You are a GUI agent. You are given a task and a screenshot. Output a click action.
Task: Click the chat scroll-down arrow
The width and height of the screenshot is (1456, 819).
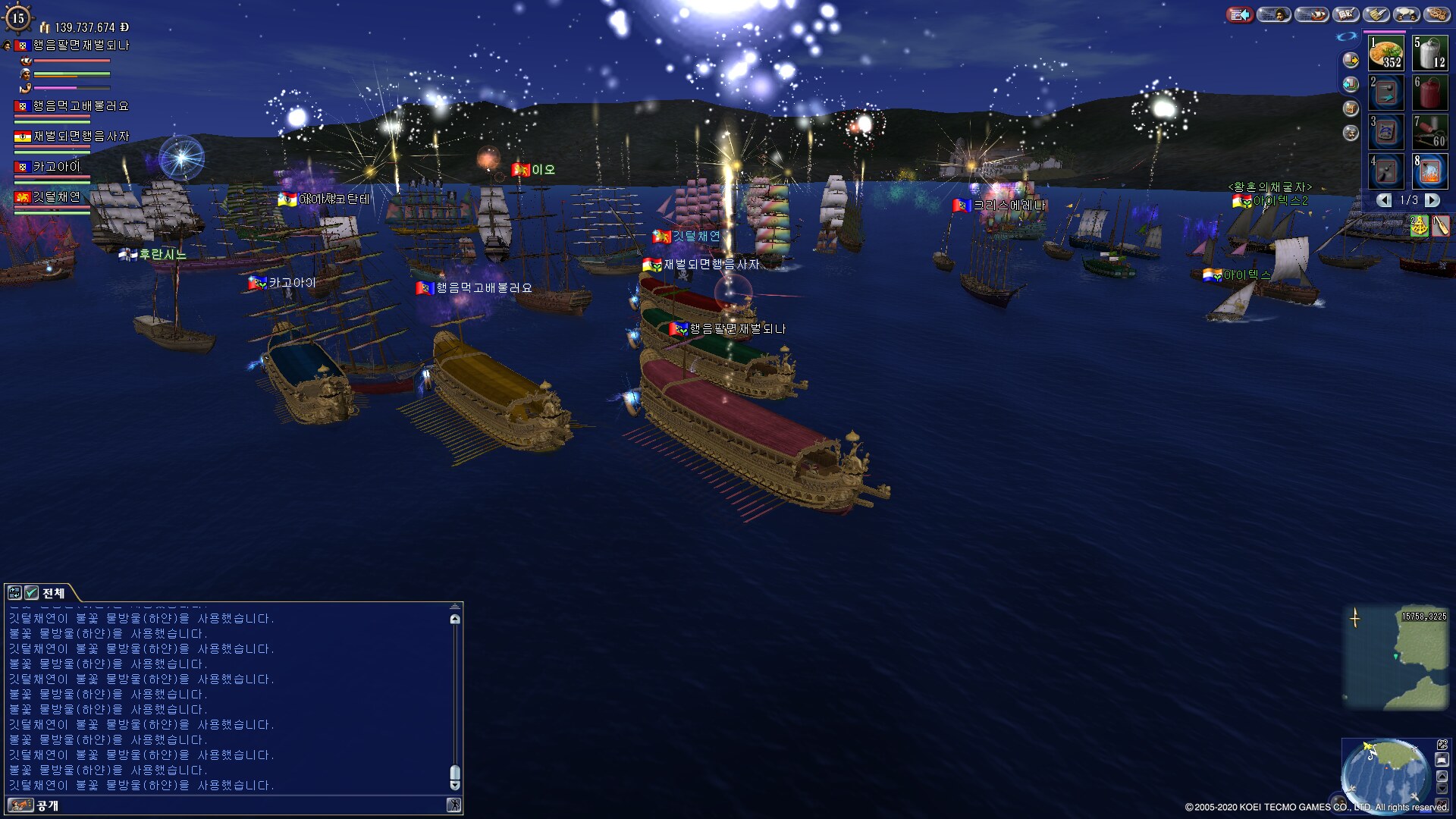pos(455,786)
